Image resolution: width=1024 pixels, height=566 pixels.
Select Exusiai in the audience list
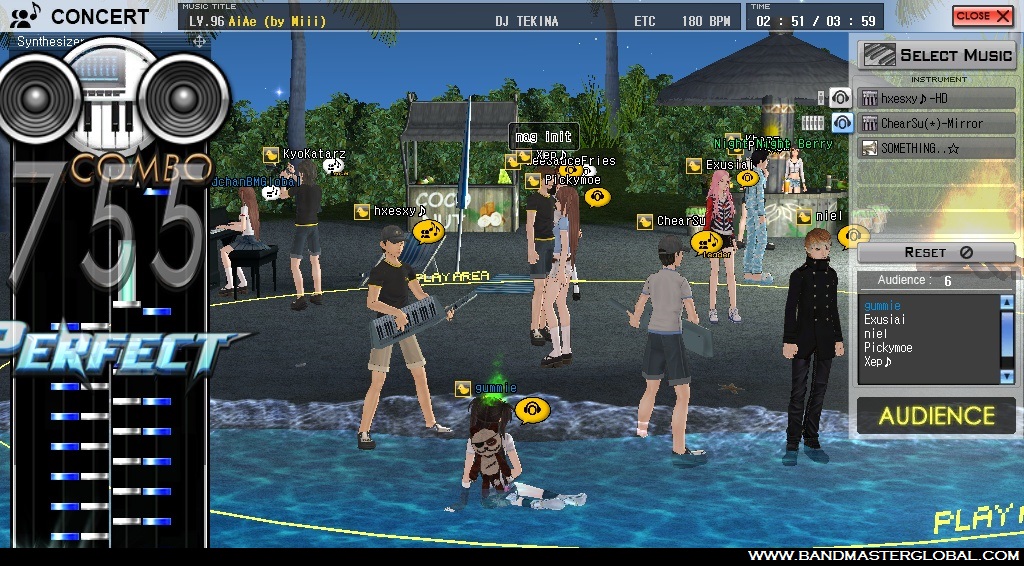(886, 320)
